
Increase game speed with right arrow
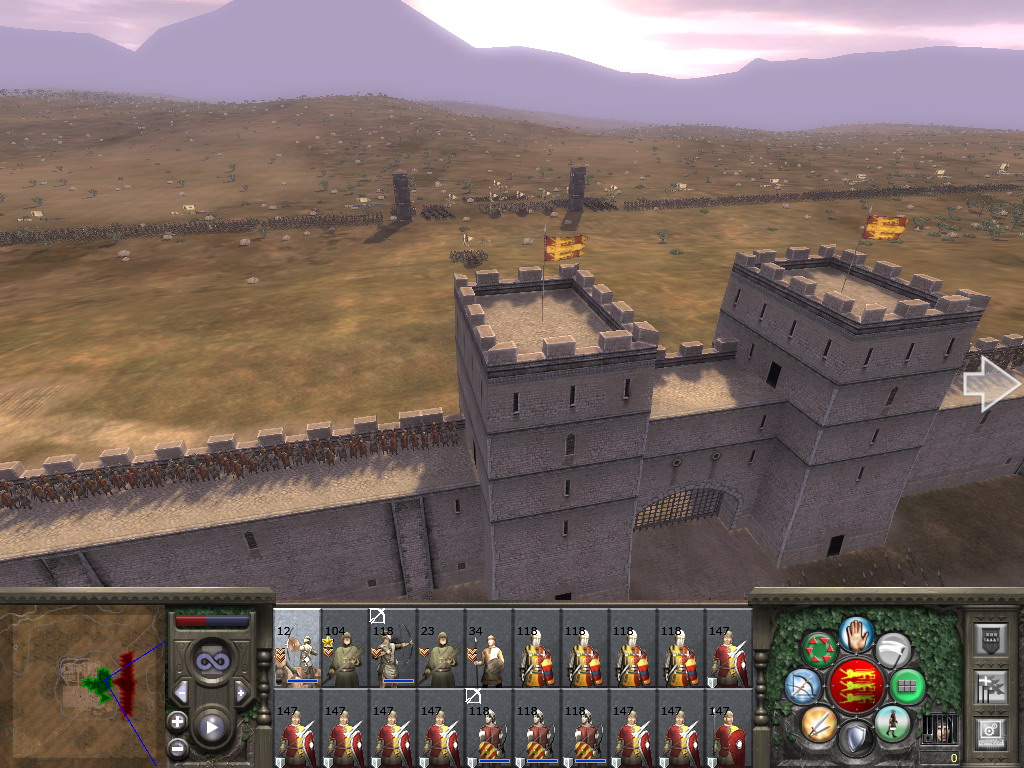tap(241, 692)
